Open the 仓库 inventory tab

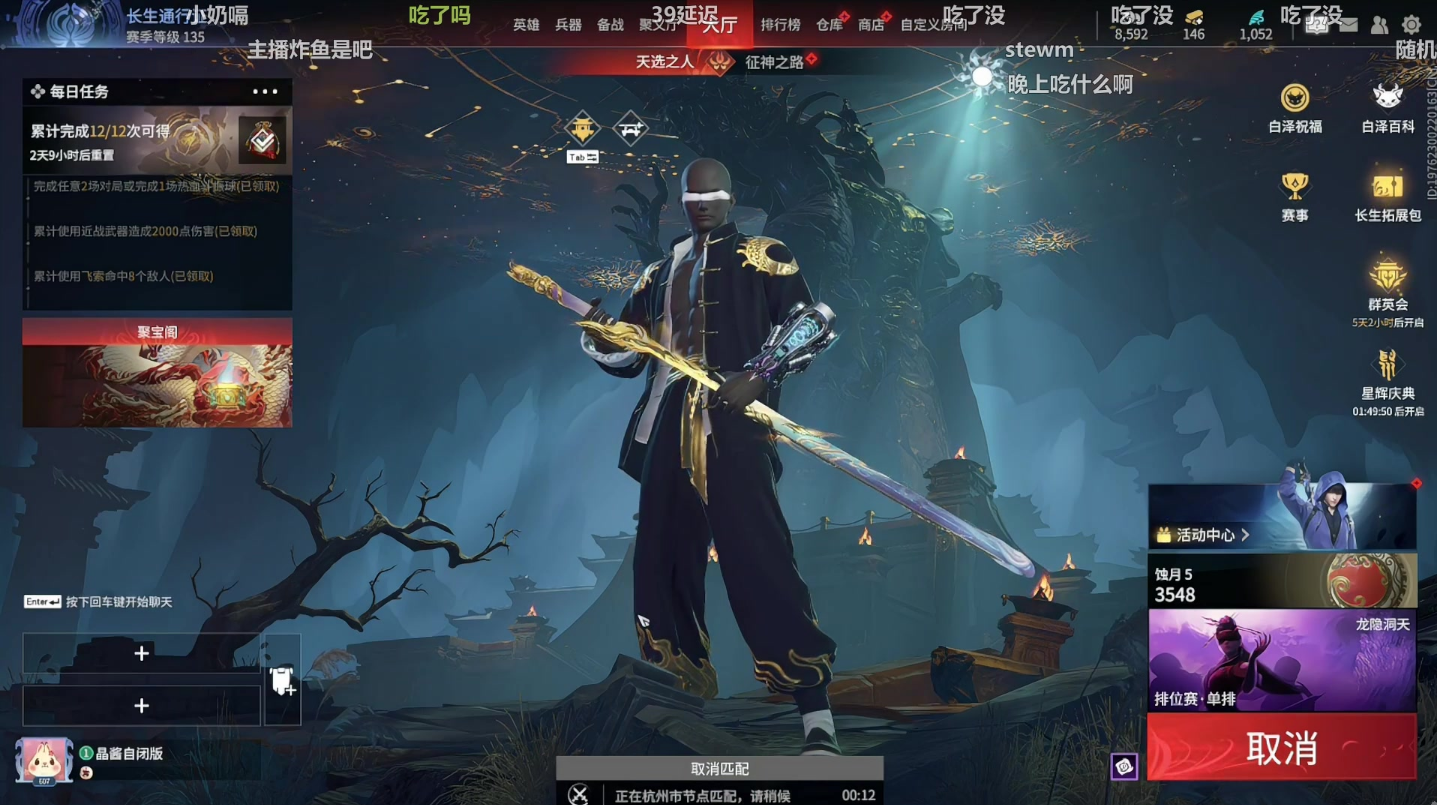[x=829, y=25]
